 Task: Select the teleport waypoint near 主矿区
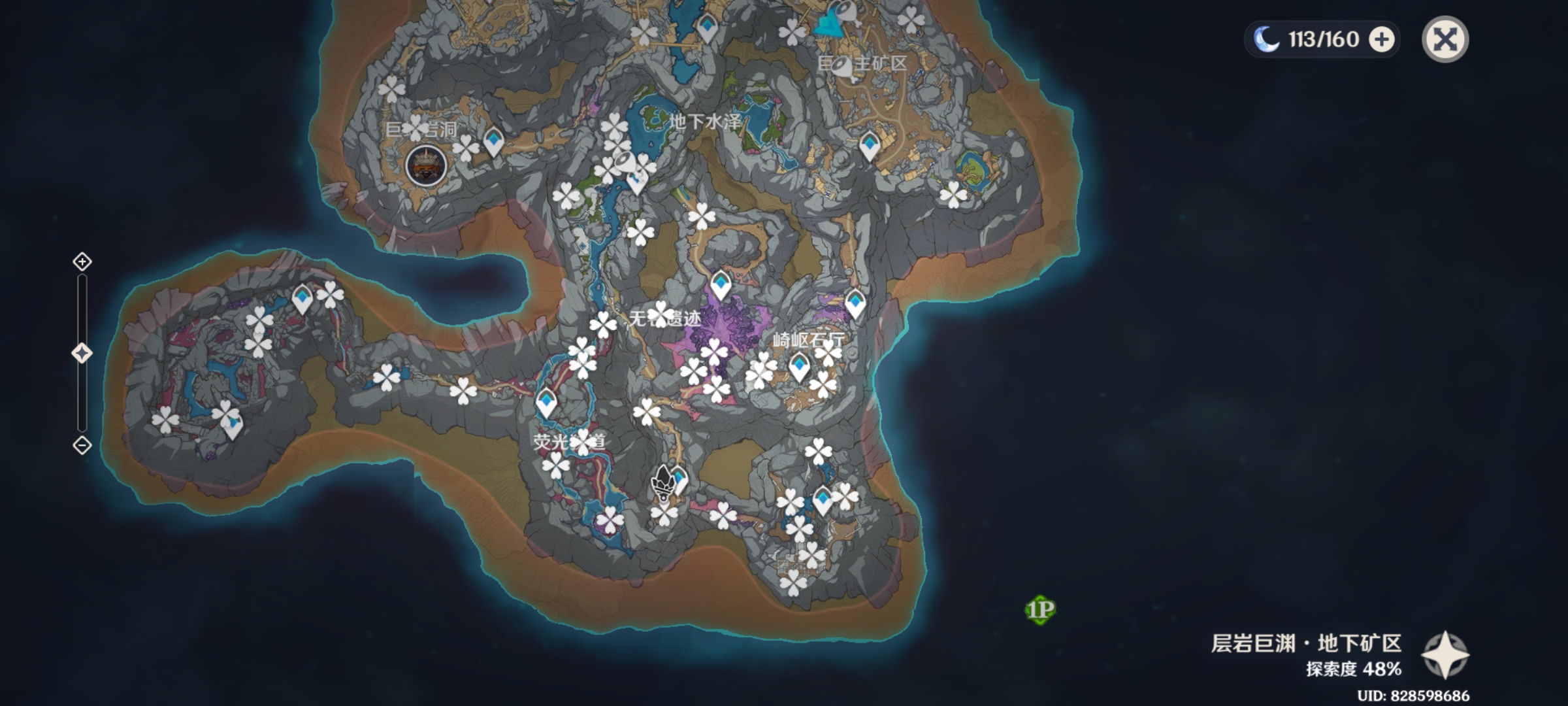870,144
